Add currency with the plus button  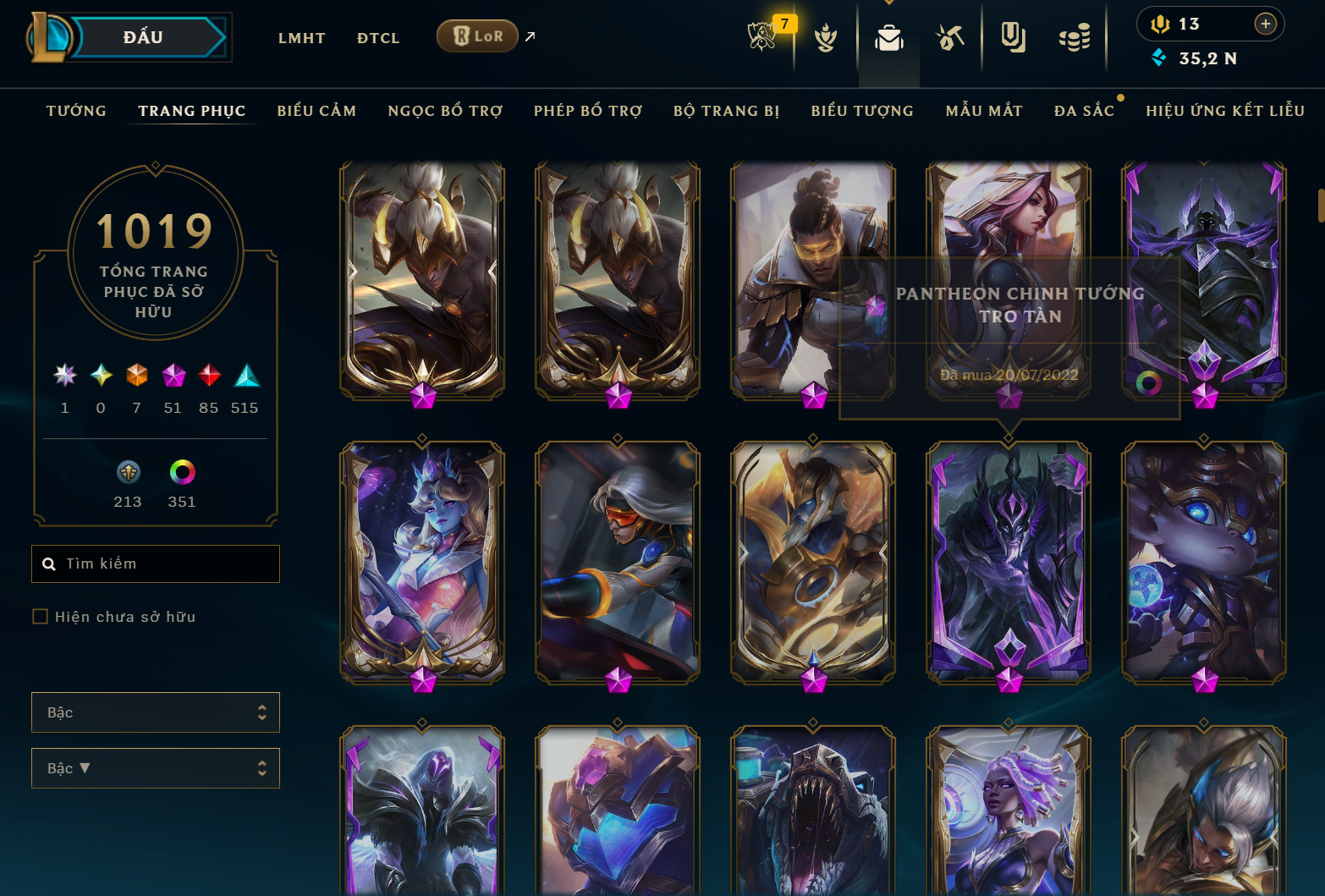1265,24
